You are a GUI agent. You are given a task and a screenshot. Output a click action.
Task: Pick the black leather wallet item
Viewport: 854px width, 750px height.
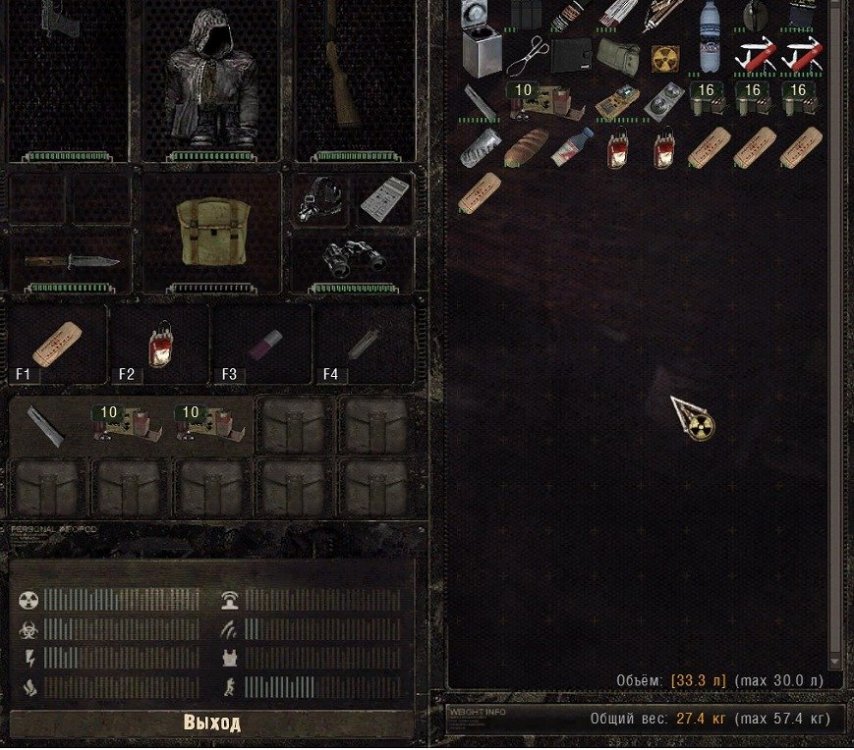(x=570, y=55)
